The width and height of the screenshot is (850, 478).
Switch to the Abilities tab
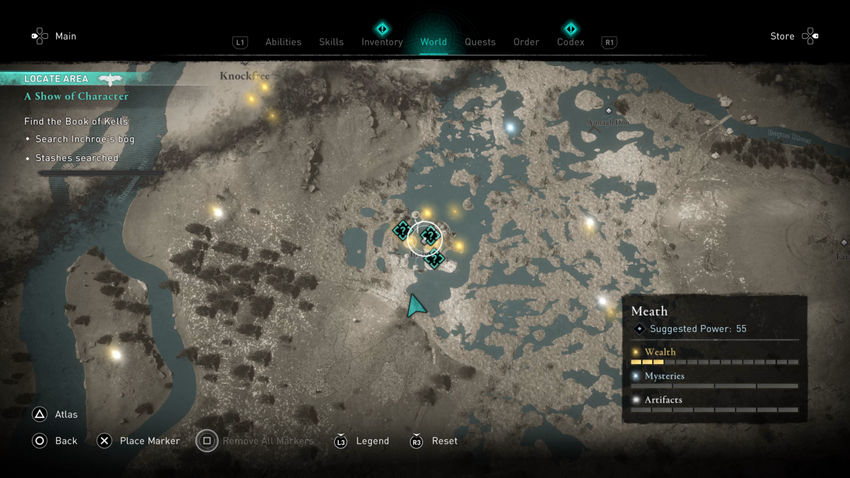click(x=283, y=42)
